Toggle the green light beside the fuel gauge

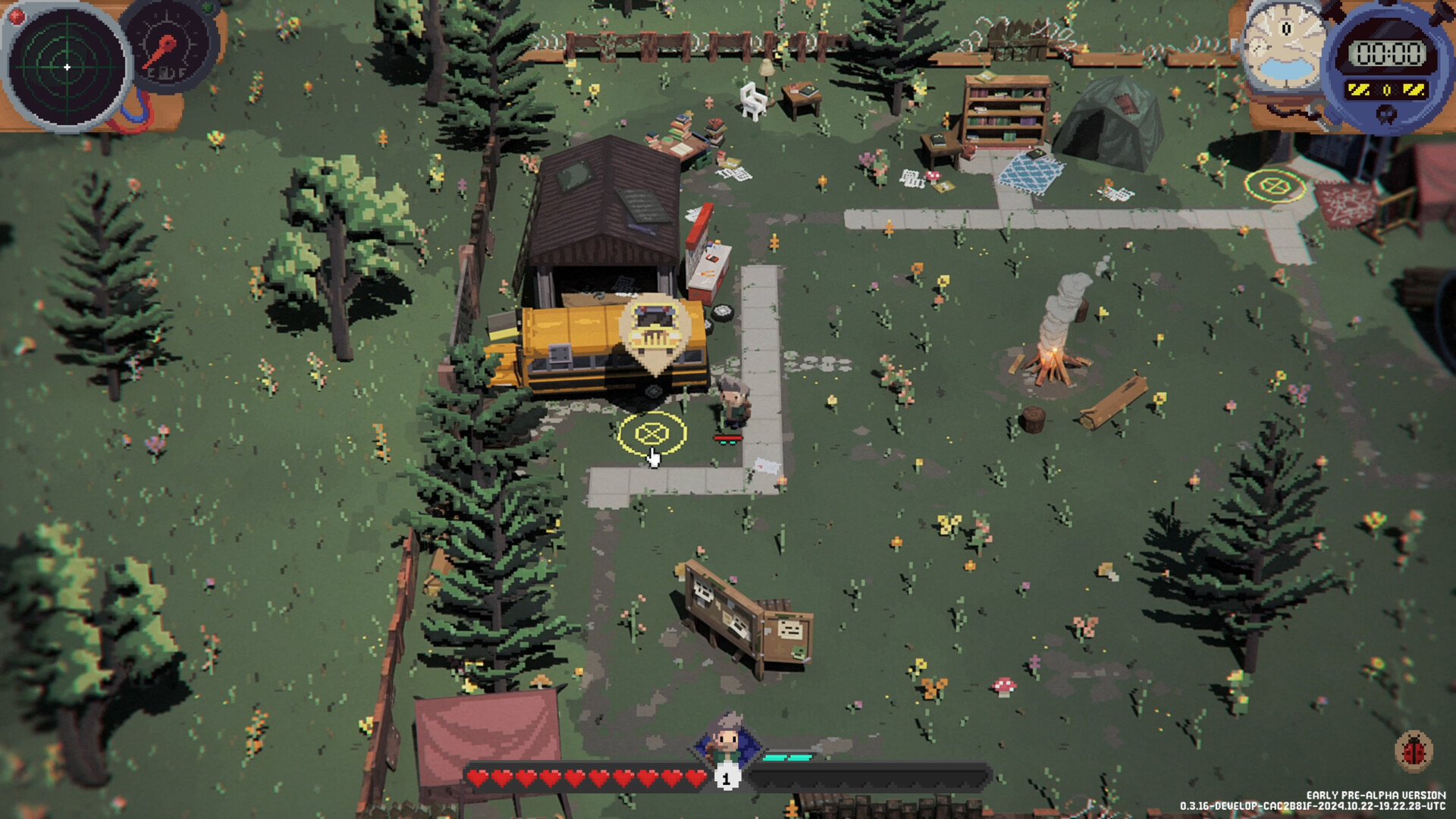[206, 8]
